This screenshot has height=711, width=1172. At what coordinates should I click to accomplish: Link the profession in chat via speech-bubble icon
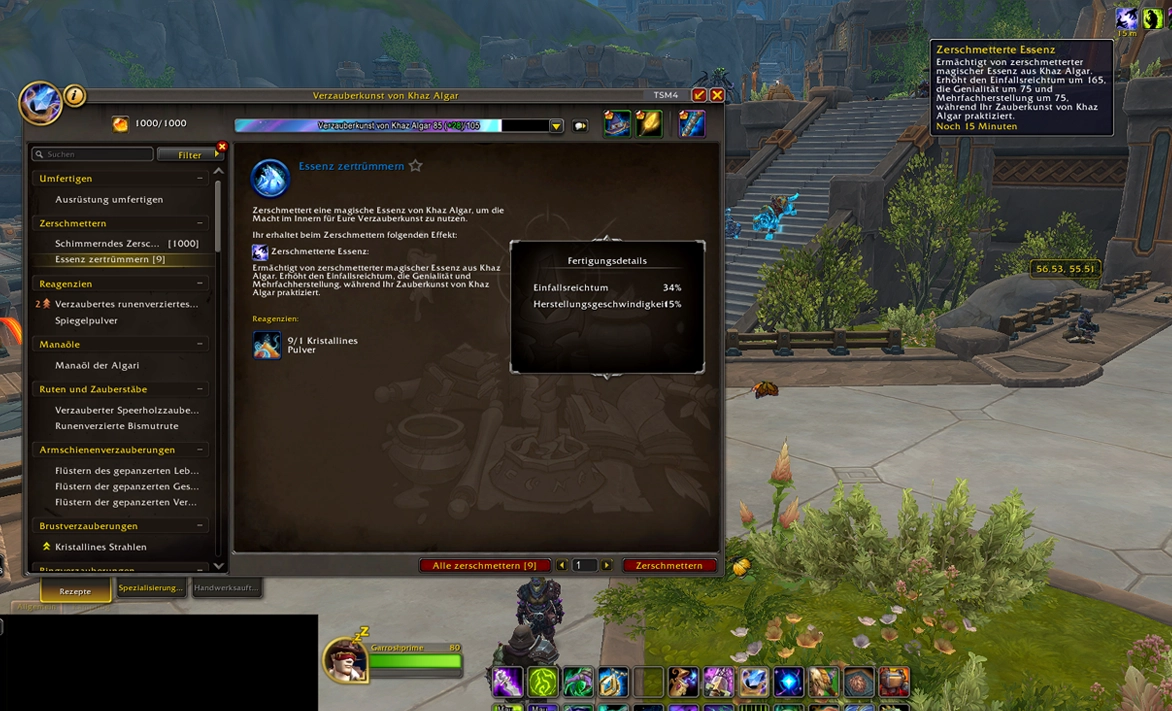tap(580, 126)
